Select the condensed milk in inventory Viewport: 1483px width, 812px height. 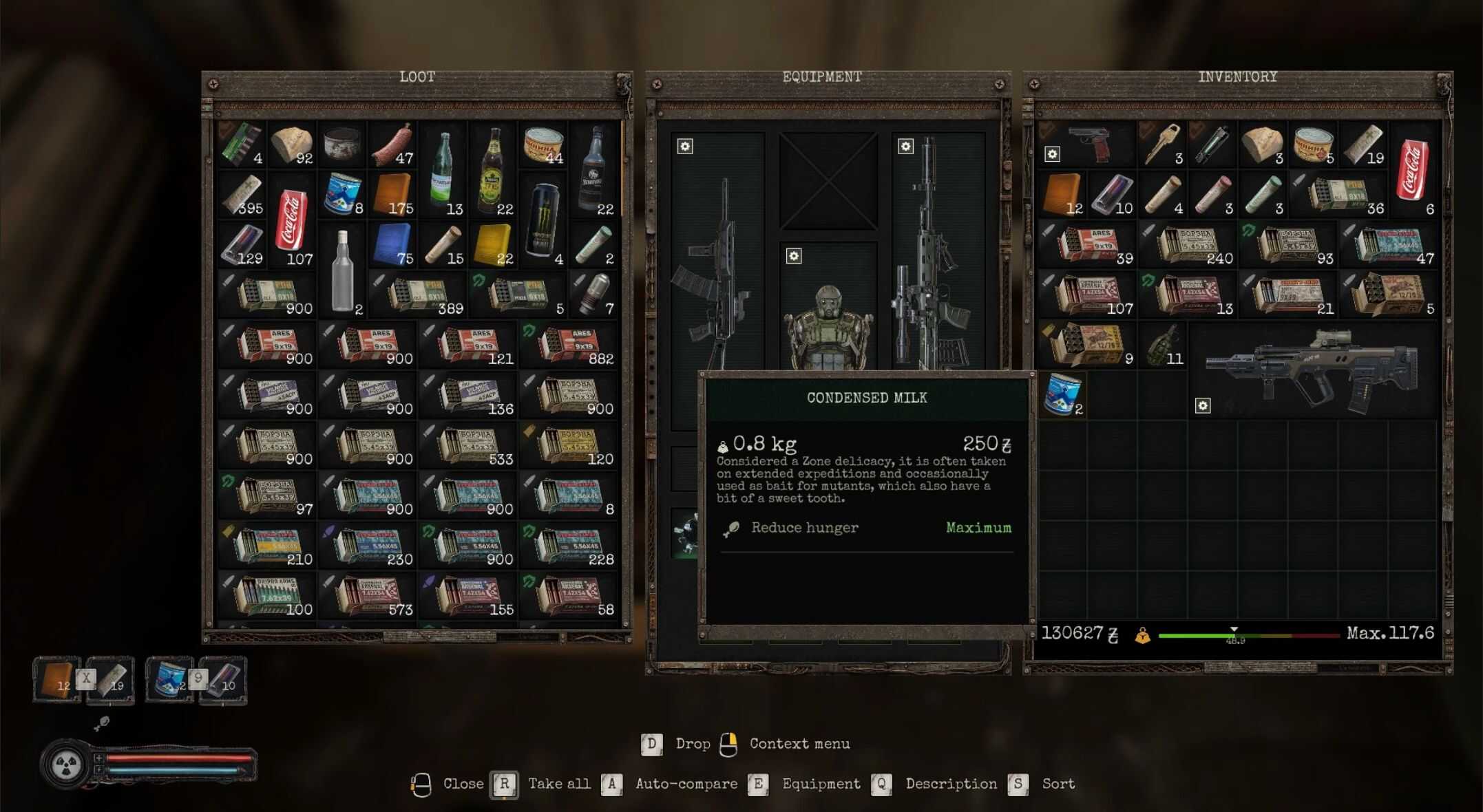[x=1062, y=396]
